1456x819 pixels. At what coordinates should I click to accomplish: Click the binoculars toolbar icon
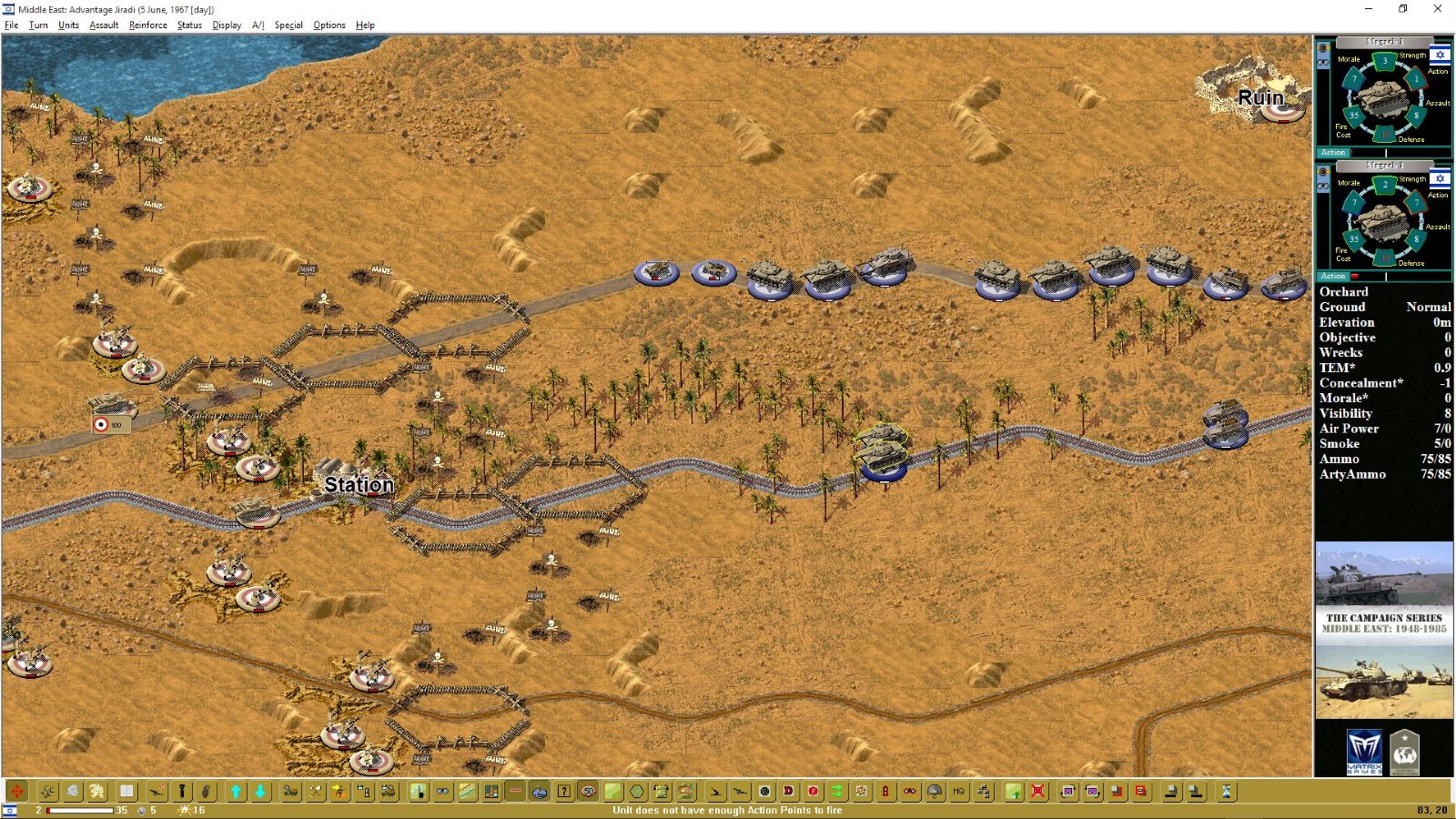tap(442, 792)
